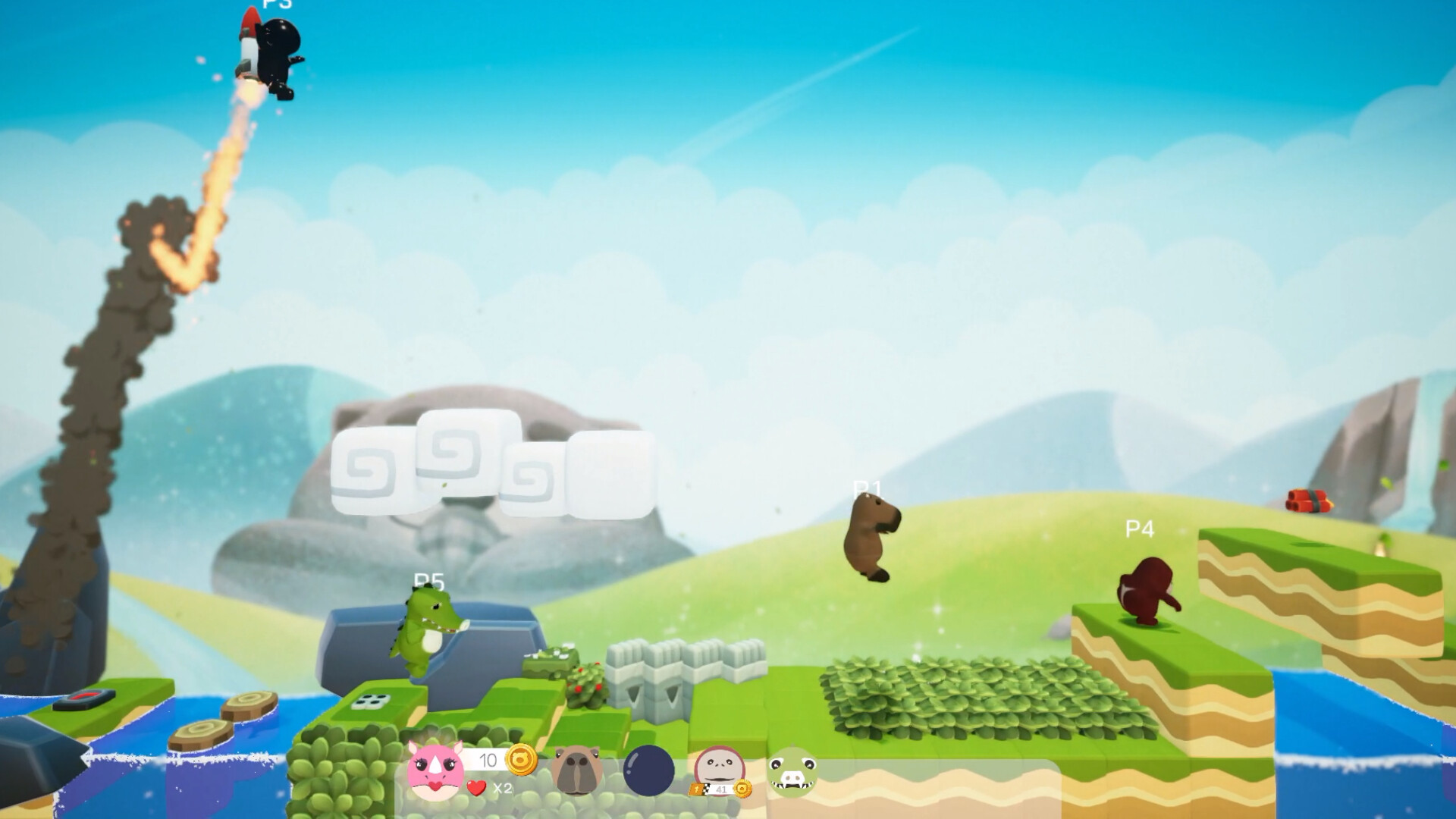
Task: Click the green crocodile player portrait
Action: (x=792, y=772)
